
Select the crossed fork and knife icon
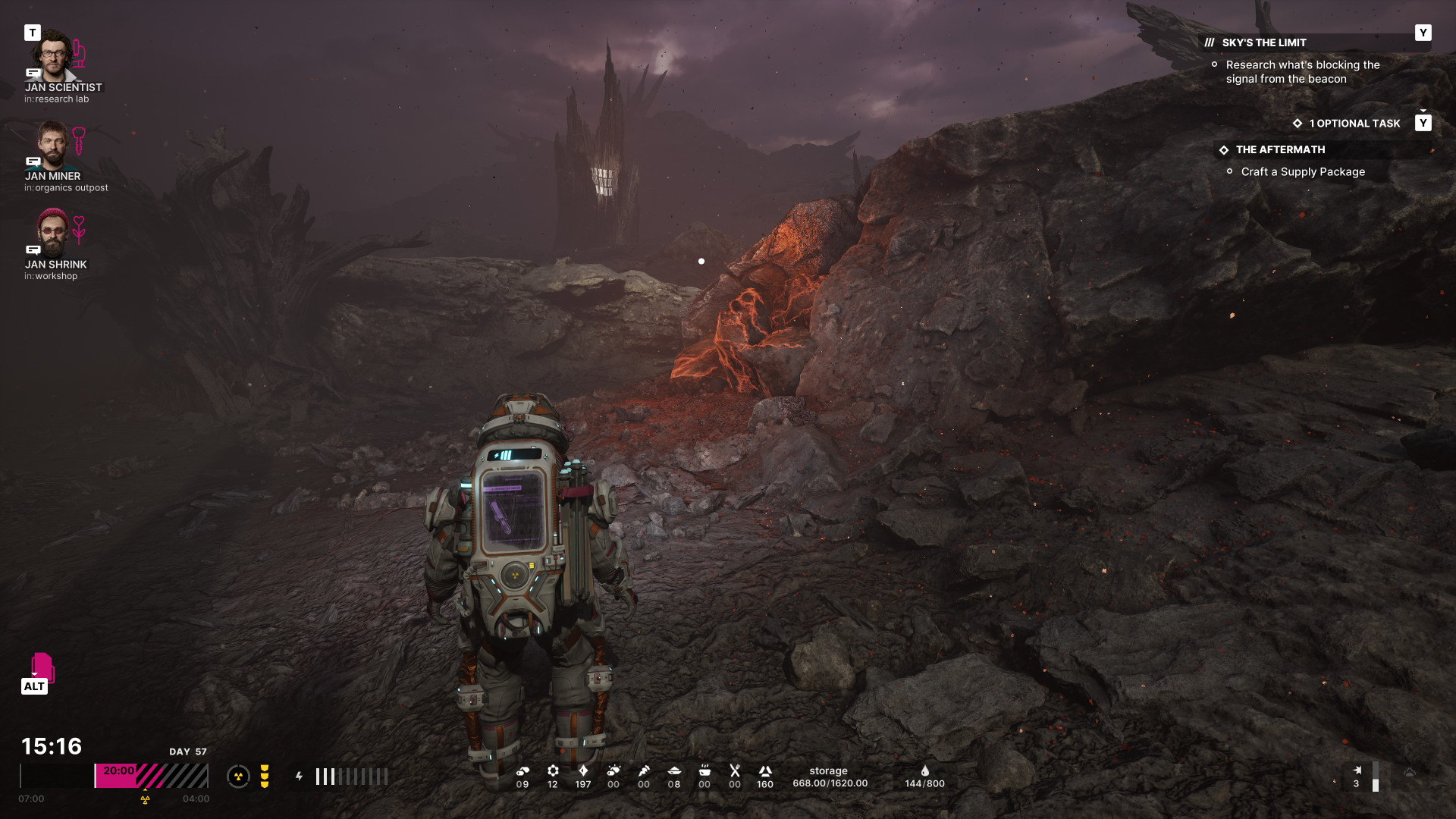(734, 771)
